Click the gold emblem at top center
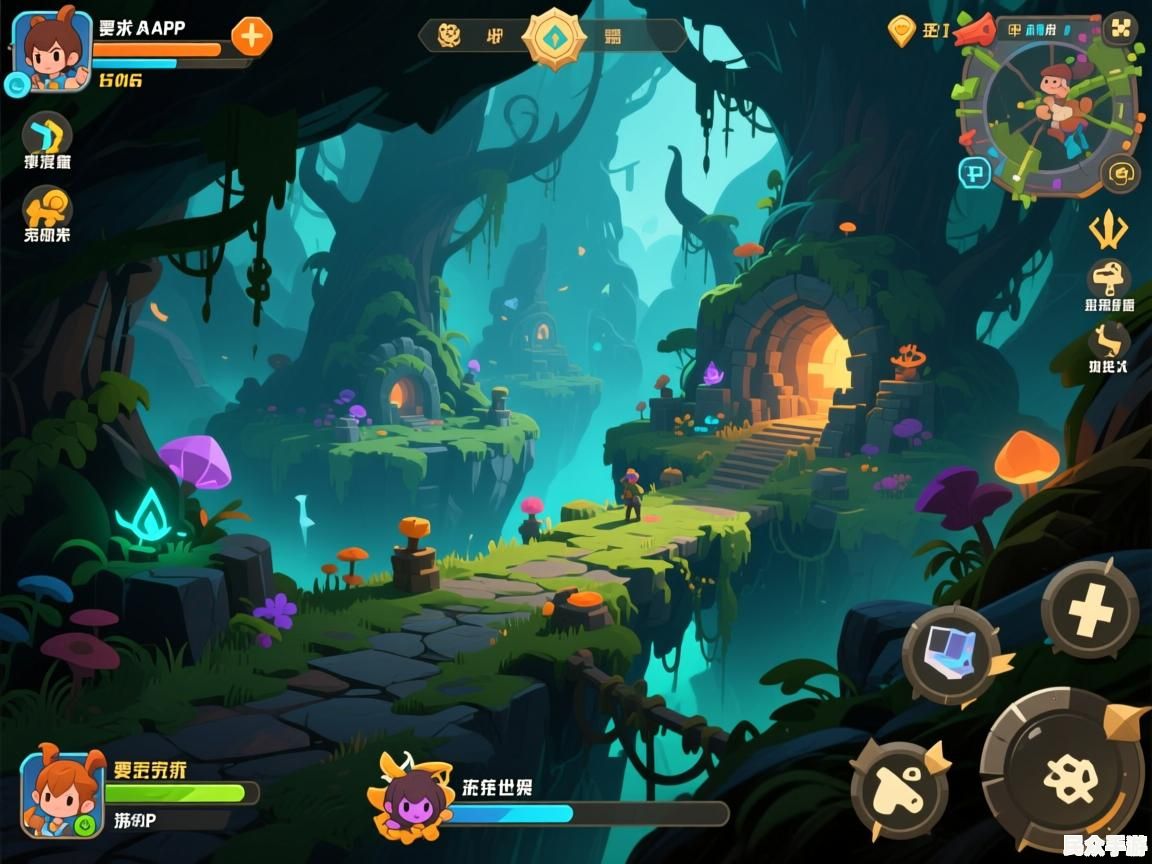The image size is (1152, 864). [x=554, y=38]
